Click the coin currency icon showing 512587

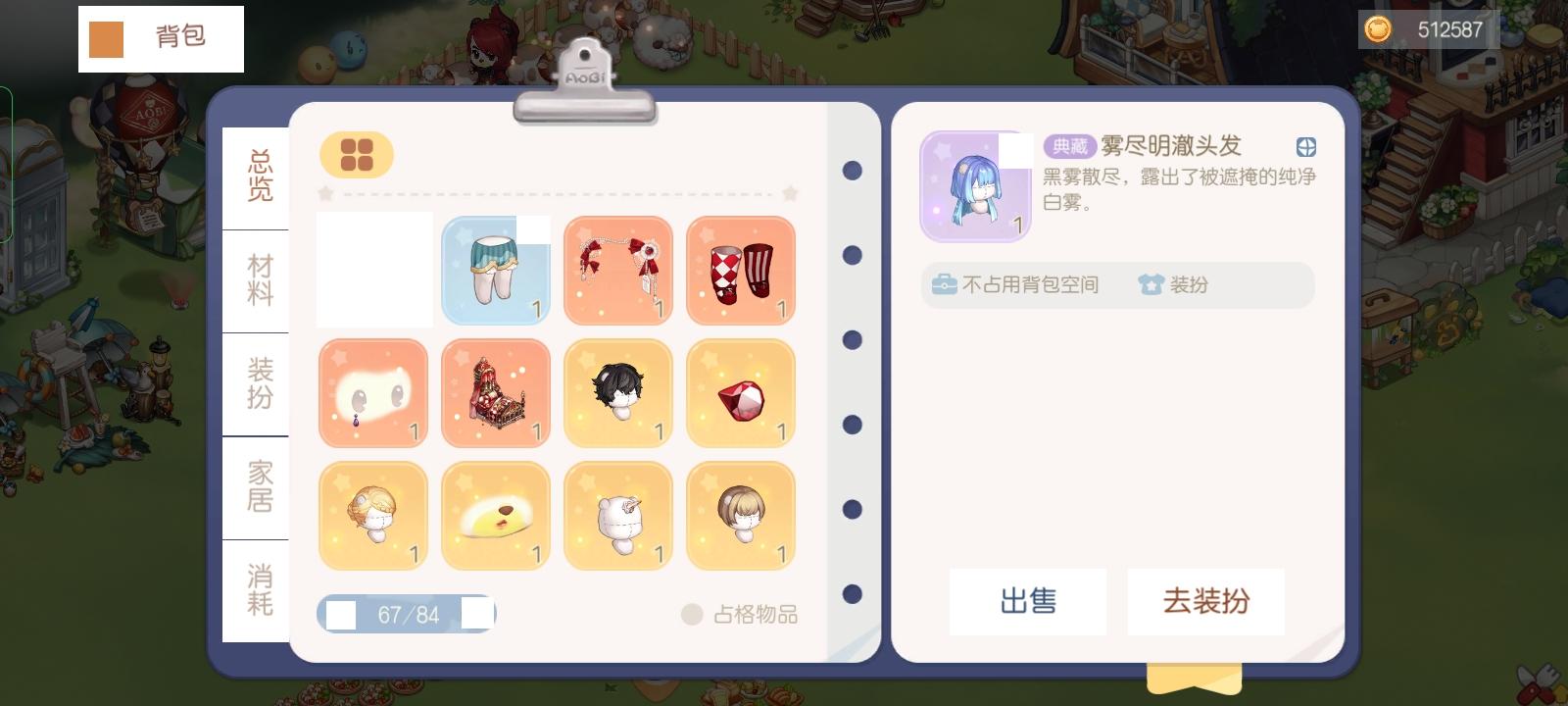coord(1376,29)
